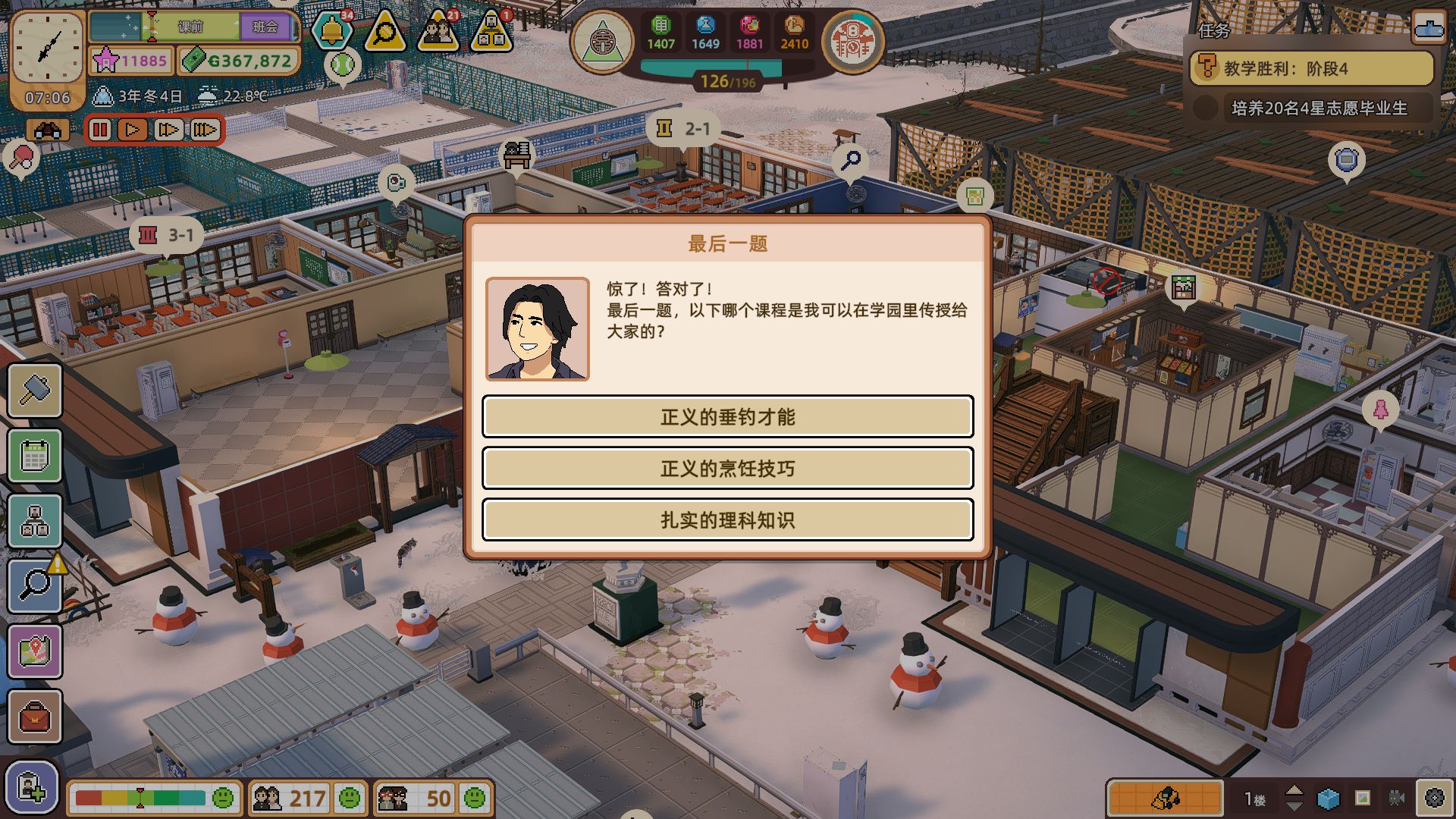The height and width of the screenshot is (819, 1456).
Task: Click the 教学胜利 阶段4 task entry
Action: pos(1311,69)
